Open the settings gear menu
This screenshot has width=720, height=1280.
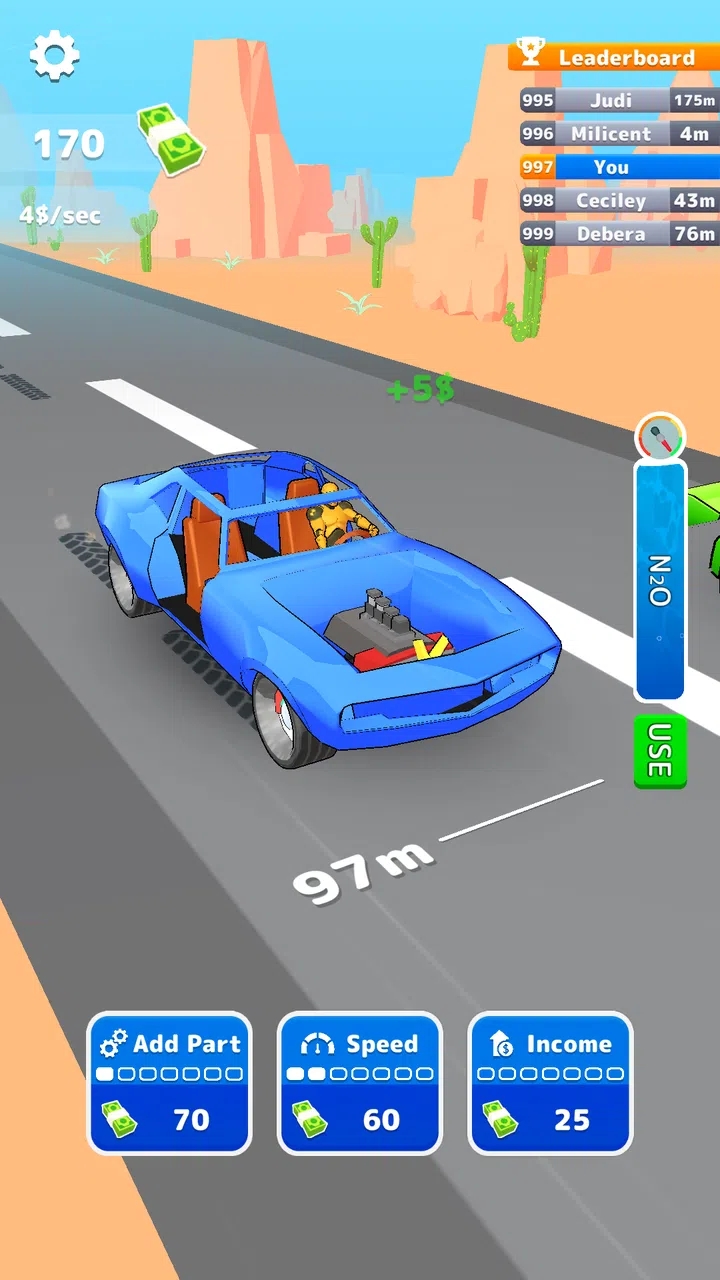pos(54,55)
